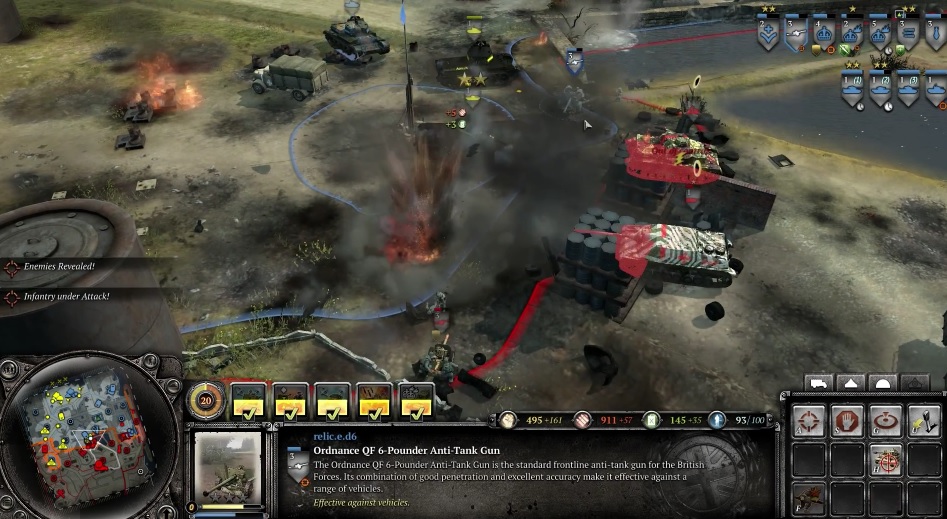Open the commander points dial showing 20
This screenshot has width=947, height=519.
pos(204,401)
